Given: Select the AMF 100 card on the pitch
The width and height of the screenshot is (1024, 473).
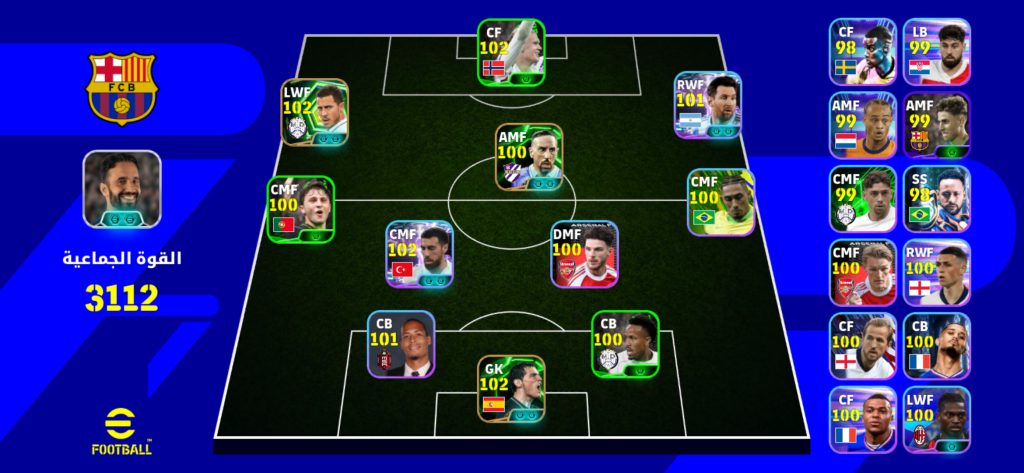Looking at the screenshot, I should click(x=529, y=157).
